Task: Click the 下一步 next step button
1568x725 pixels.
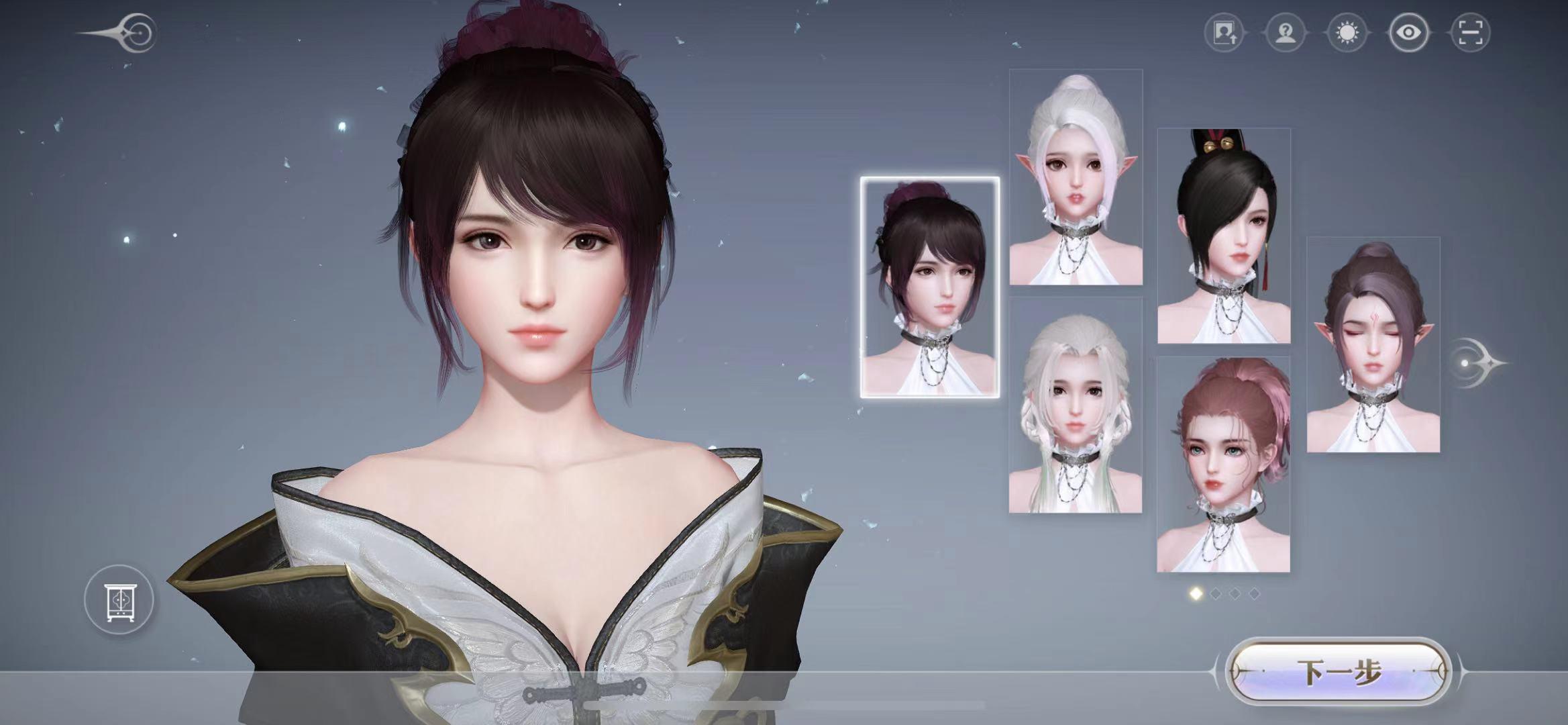Action: 1339,671
